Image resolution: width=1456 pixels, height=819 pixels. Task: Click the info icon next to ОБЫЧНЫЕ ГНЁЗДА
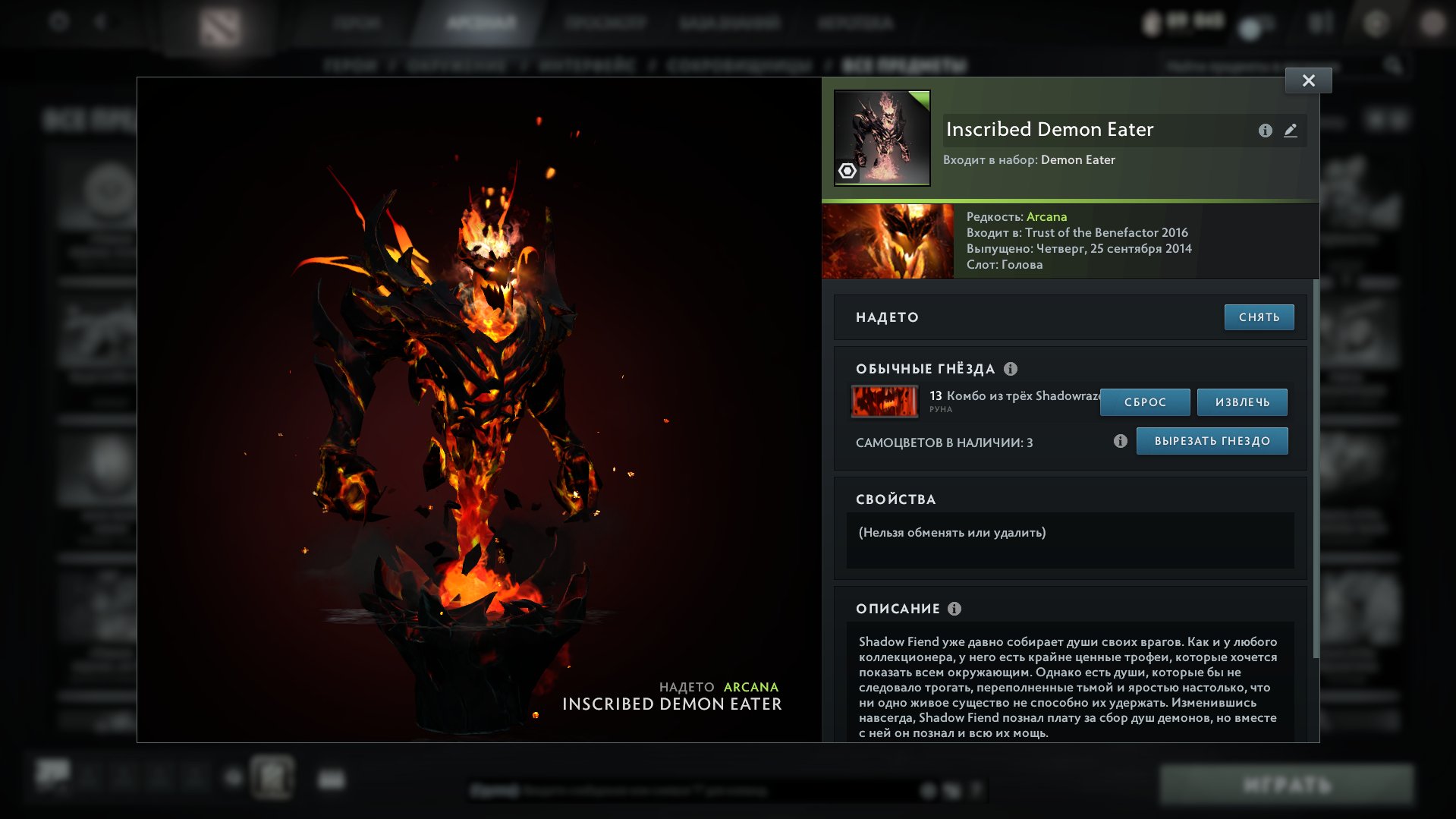coord(1010,370)
